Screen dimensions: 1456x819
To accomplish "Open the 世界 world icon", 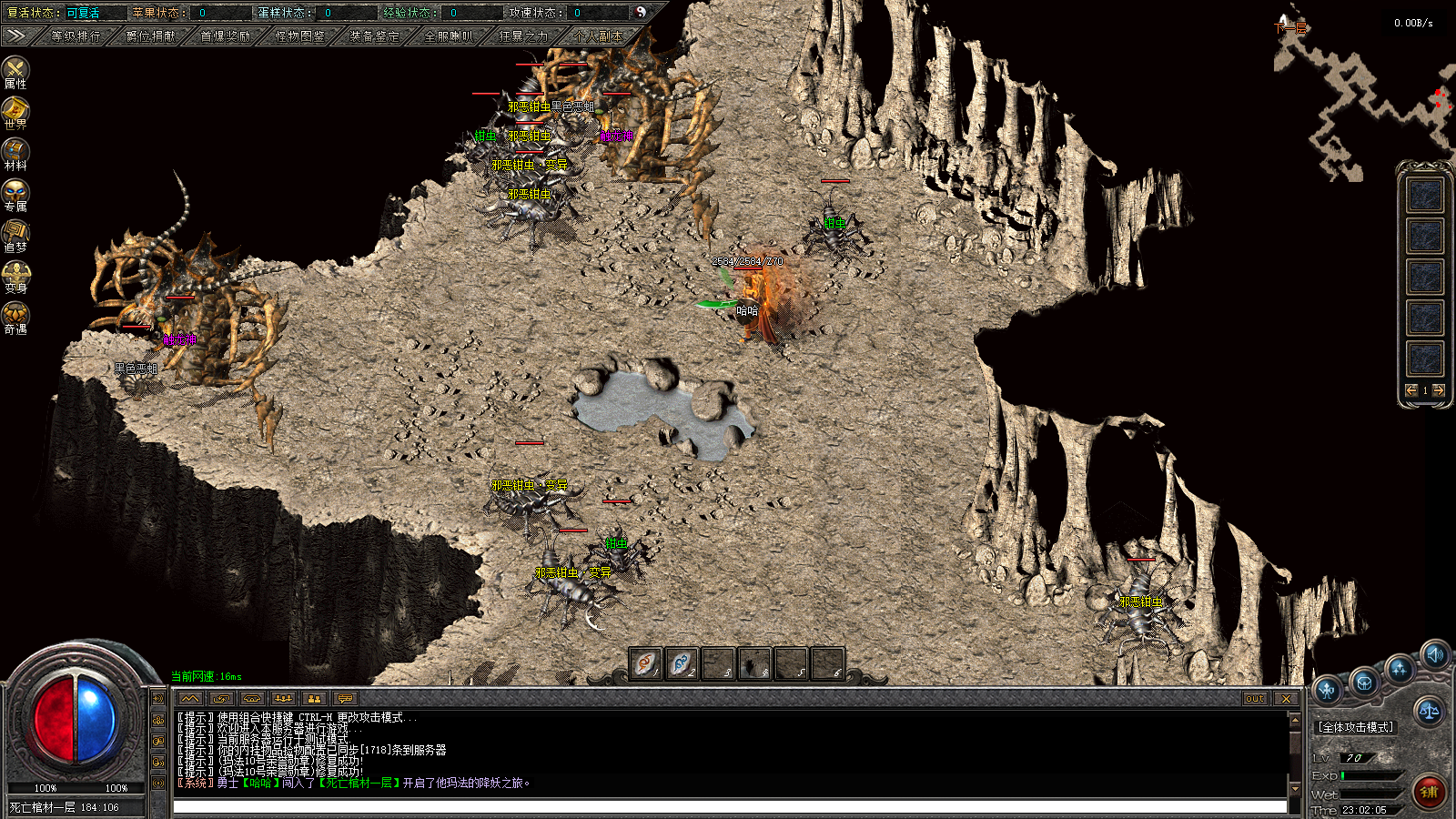I will coord(15,112).
